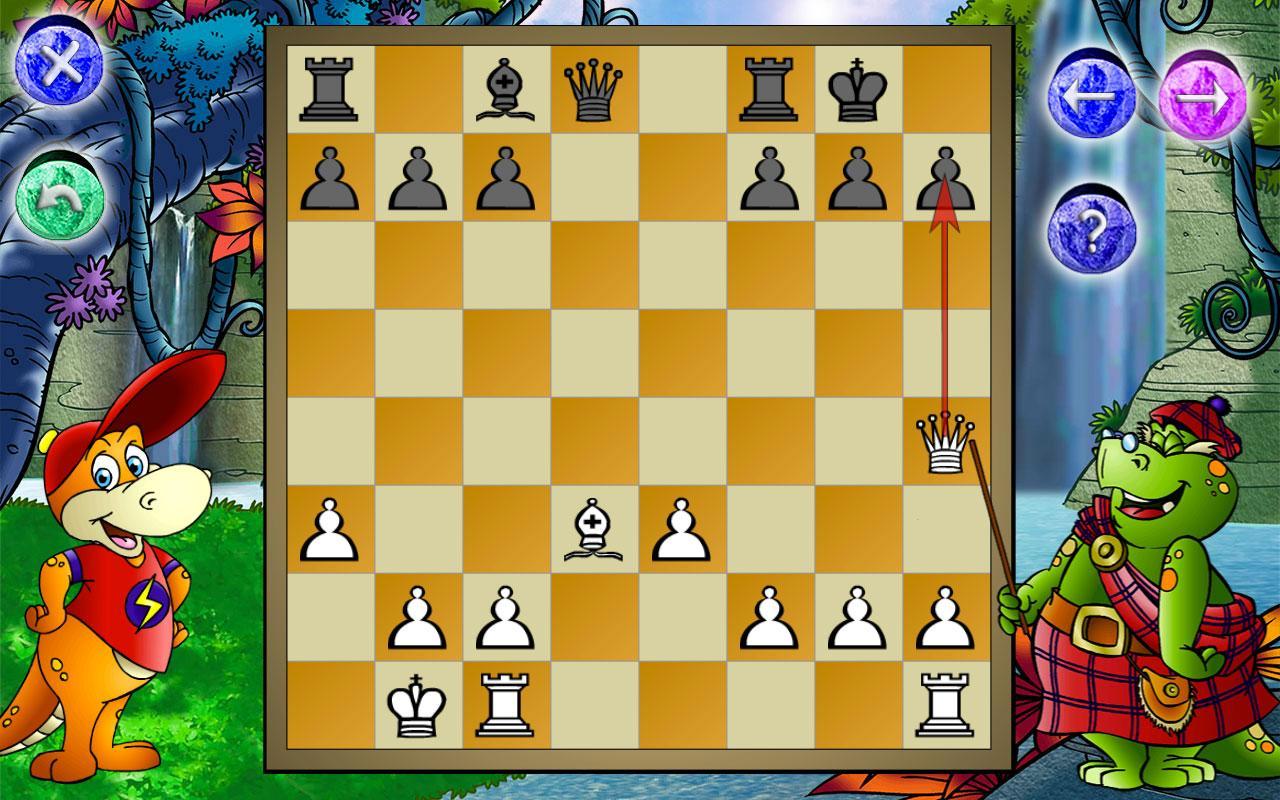Select the white bishop on d3

pyautogui.click(x=595, y=528)
